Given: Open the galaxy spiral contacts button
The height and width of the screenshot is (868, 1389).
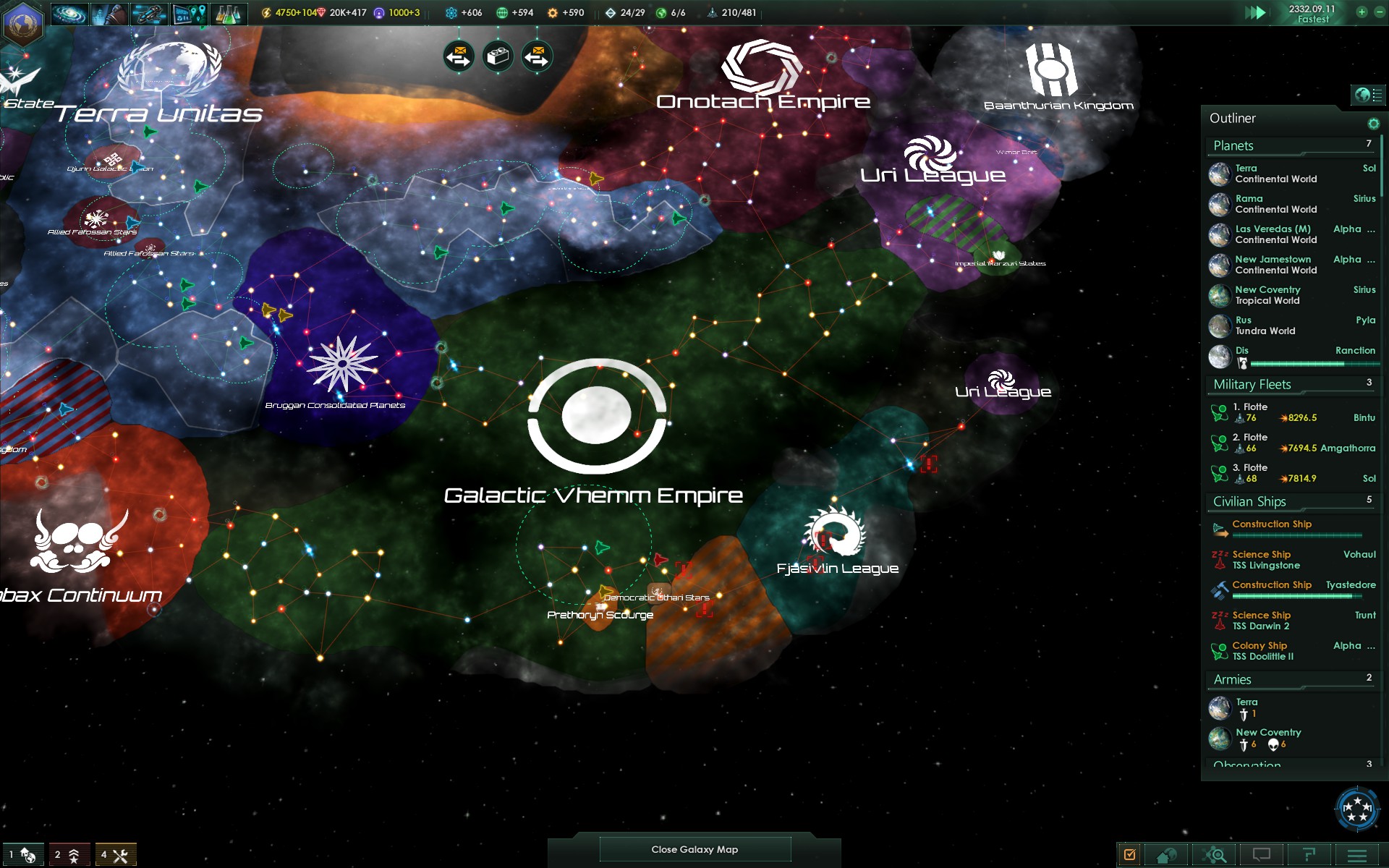Looking at the screenshot, I should (x=70, y=14).
